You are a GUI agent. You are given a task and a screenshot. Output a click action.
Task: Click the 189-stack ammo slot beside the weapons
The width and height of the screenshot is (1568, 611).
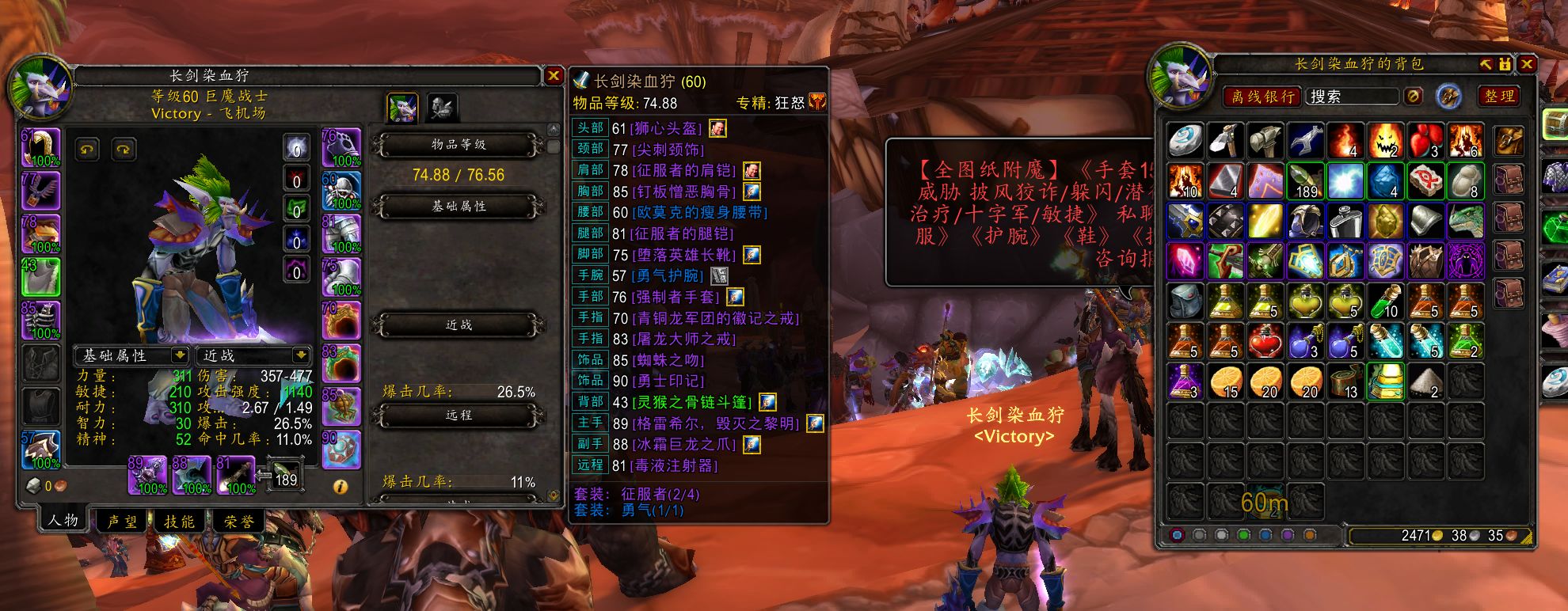pos(284,473)
